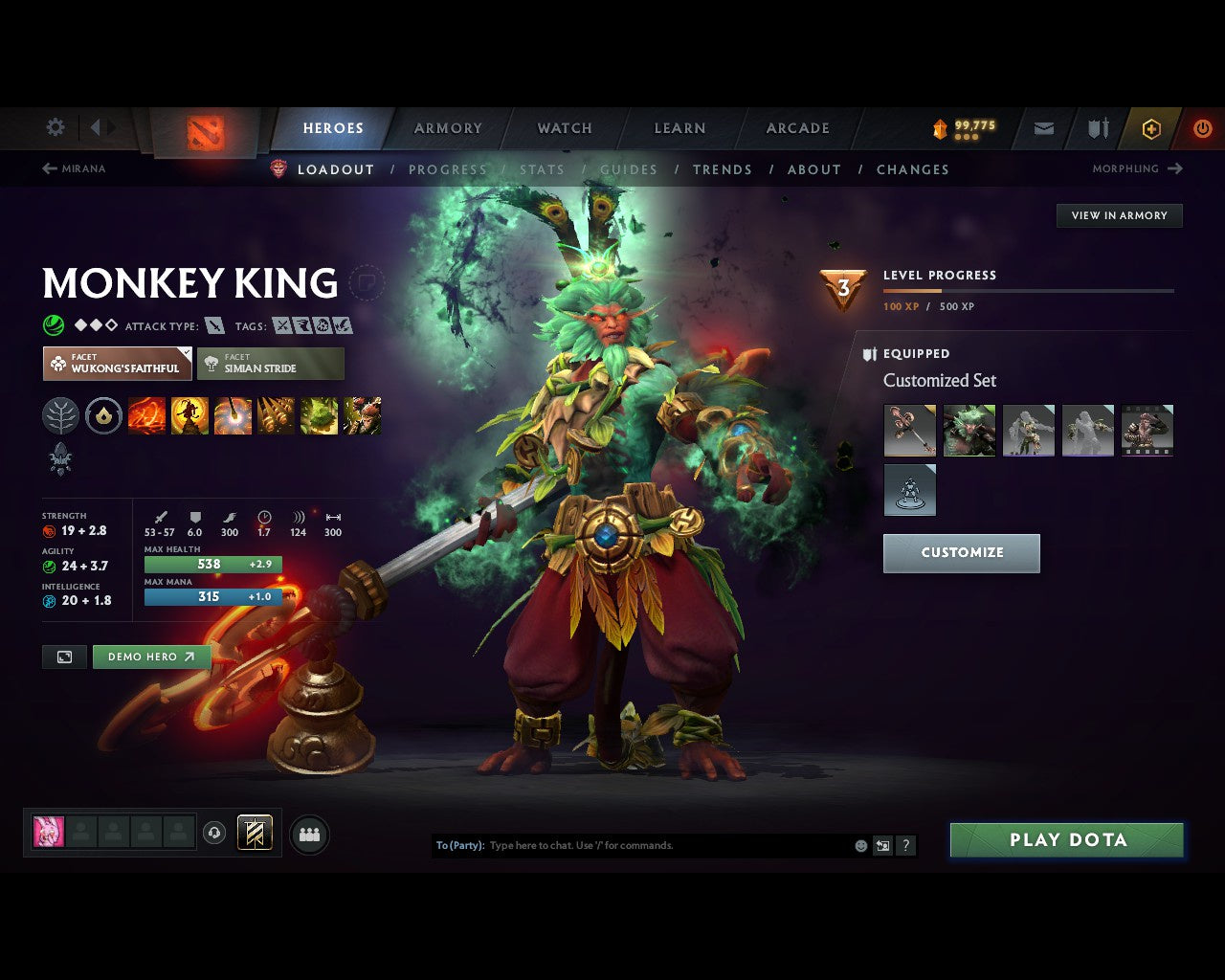
Task: Open the Dota Plus hexagon icon
Action: point(1150,128)
